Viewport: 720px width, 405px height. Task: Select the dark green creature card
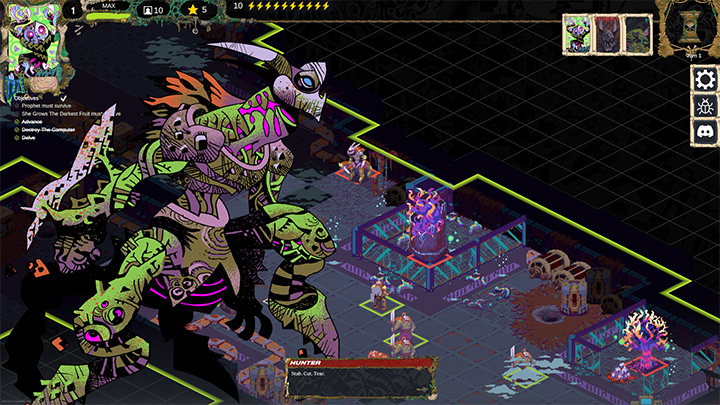pos(638,35)
